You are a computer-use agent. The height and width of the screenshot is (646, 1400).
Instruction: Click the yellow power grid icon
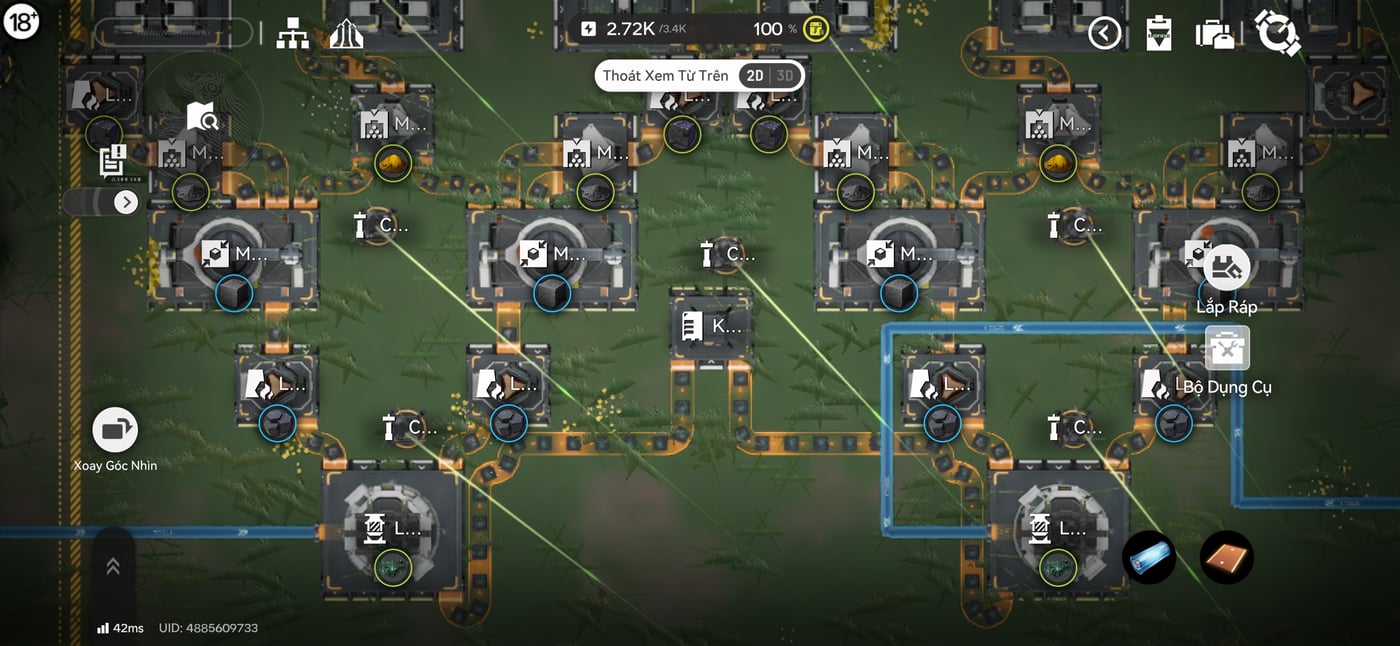[x=817, y=29]
